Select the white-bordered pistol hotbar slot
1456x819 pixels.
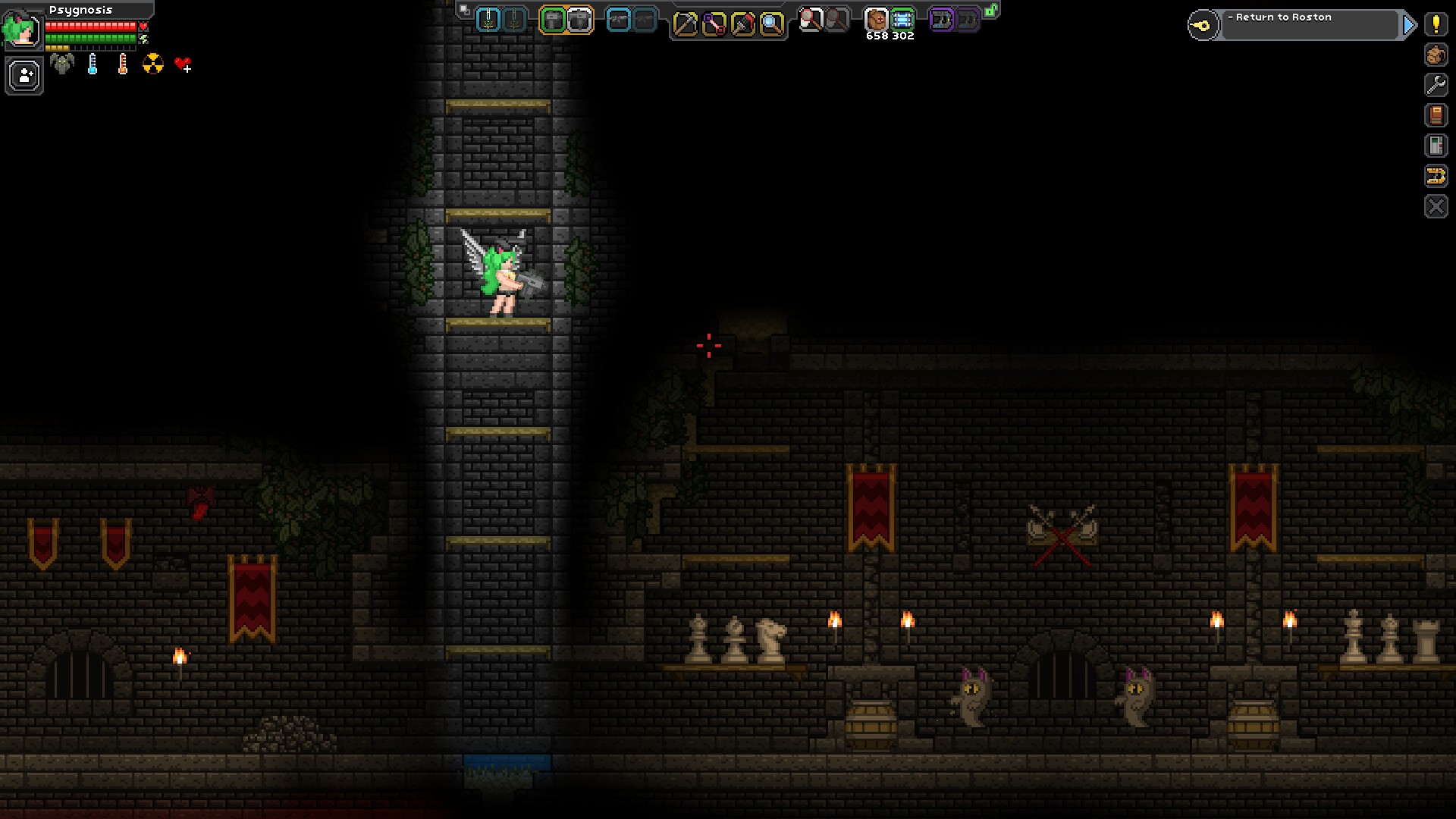tap(580, 20)
